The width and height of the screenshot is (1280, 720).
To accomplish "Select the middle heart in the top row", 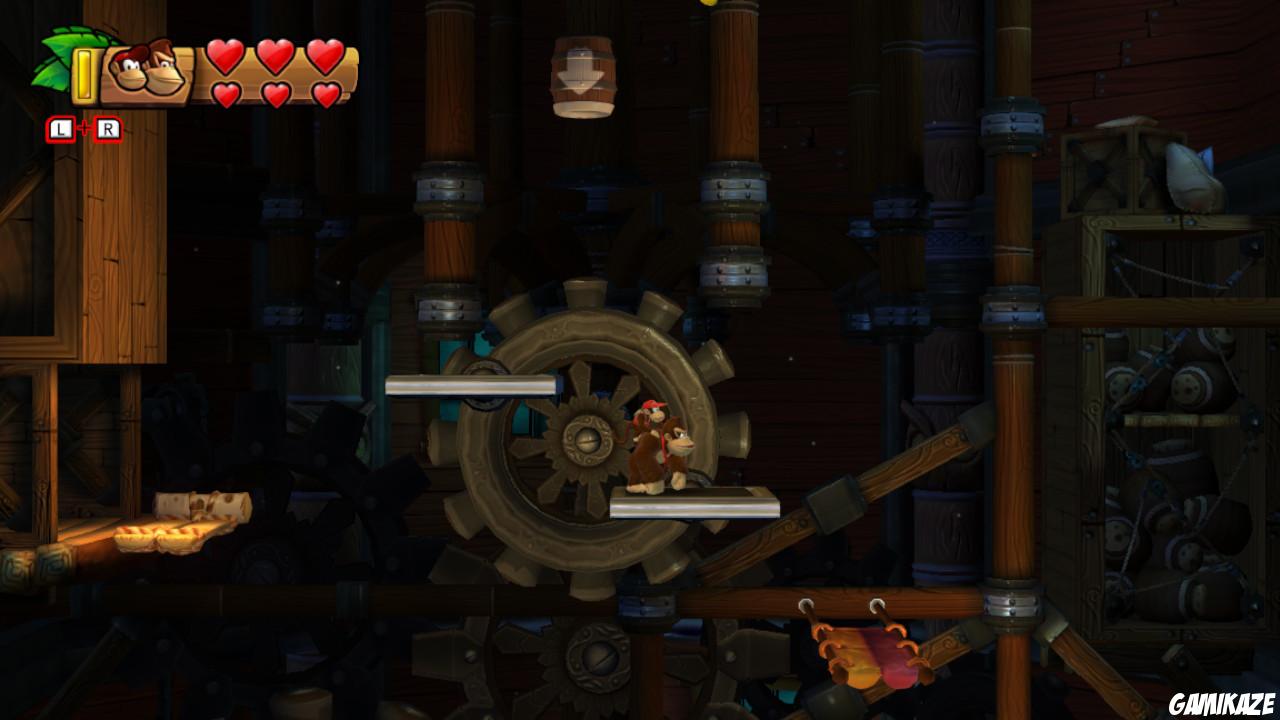I will tap(275, 57).
